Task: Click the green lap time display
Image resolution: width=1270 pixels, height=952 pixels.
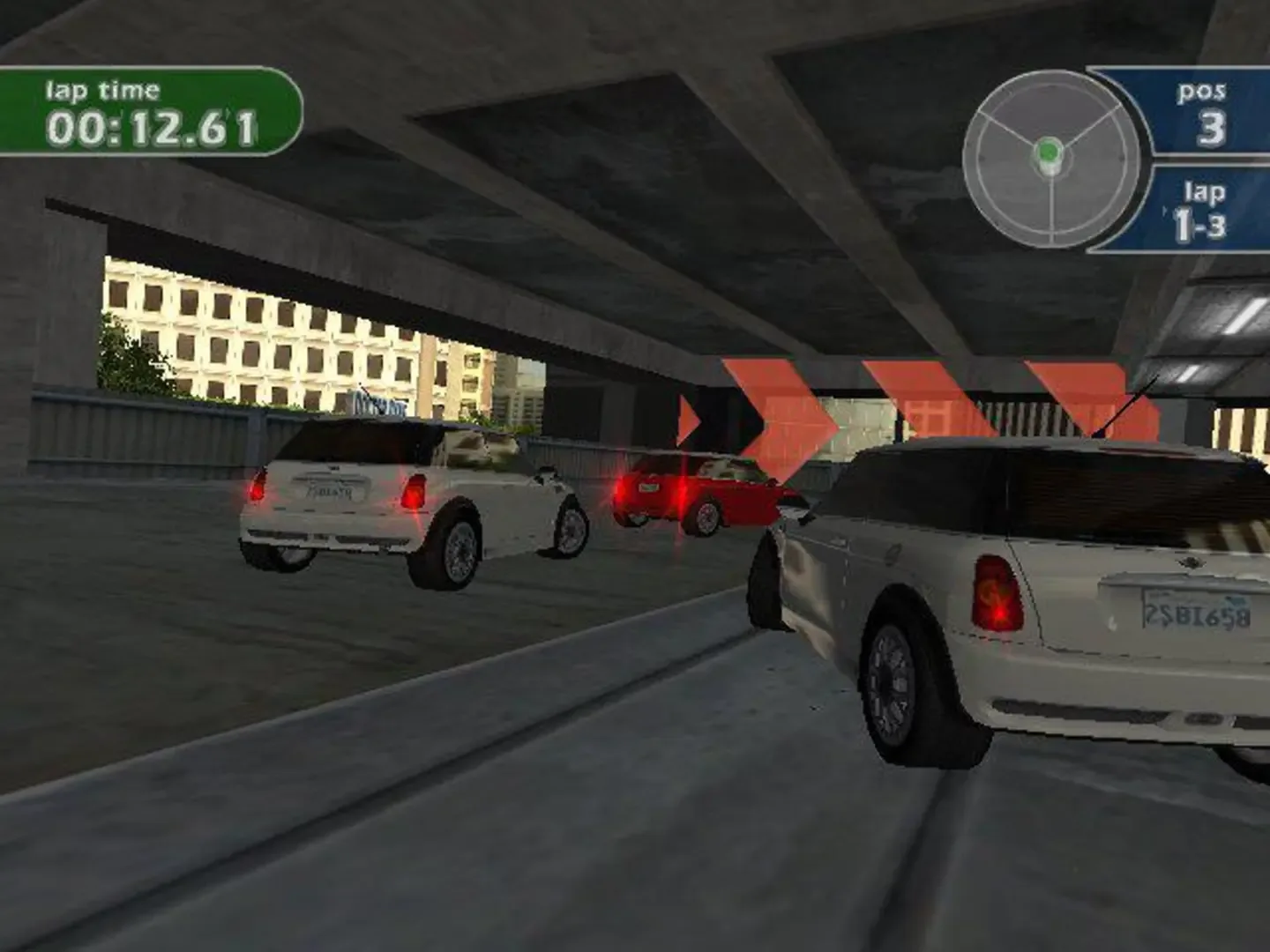Action: click(x=146, y=108)
